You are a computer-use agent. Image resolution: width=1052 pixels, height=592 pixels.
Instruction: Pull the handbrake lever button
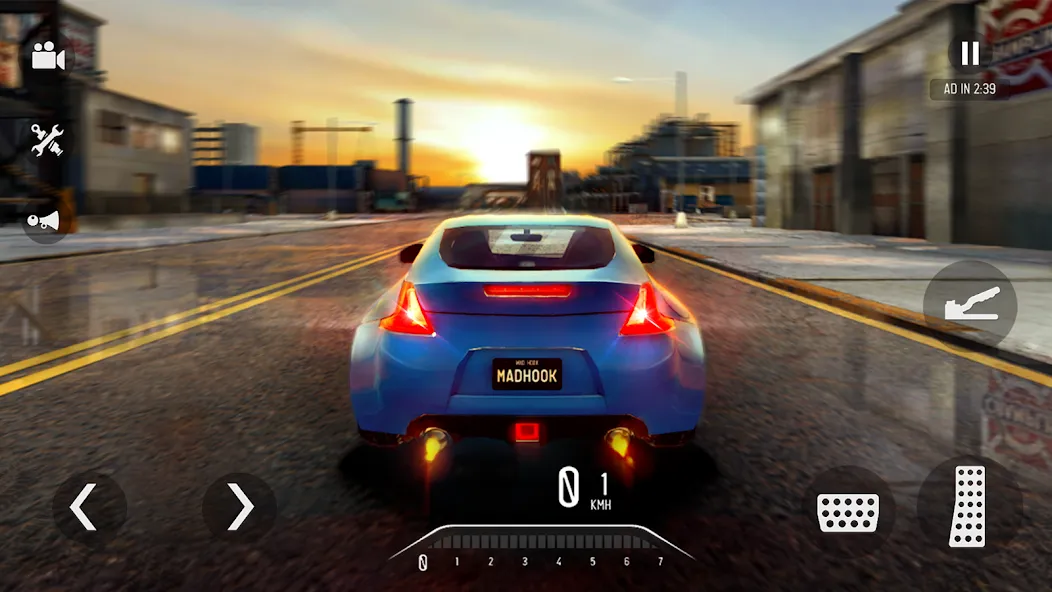click(970, 306)
